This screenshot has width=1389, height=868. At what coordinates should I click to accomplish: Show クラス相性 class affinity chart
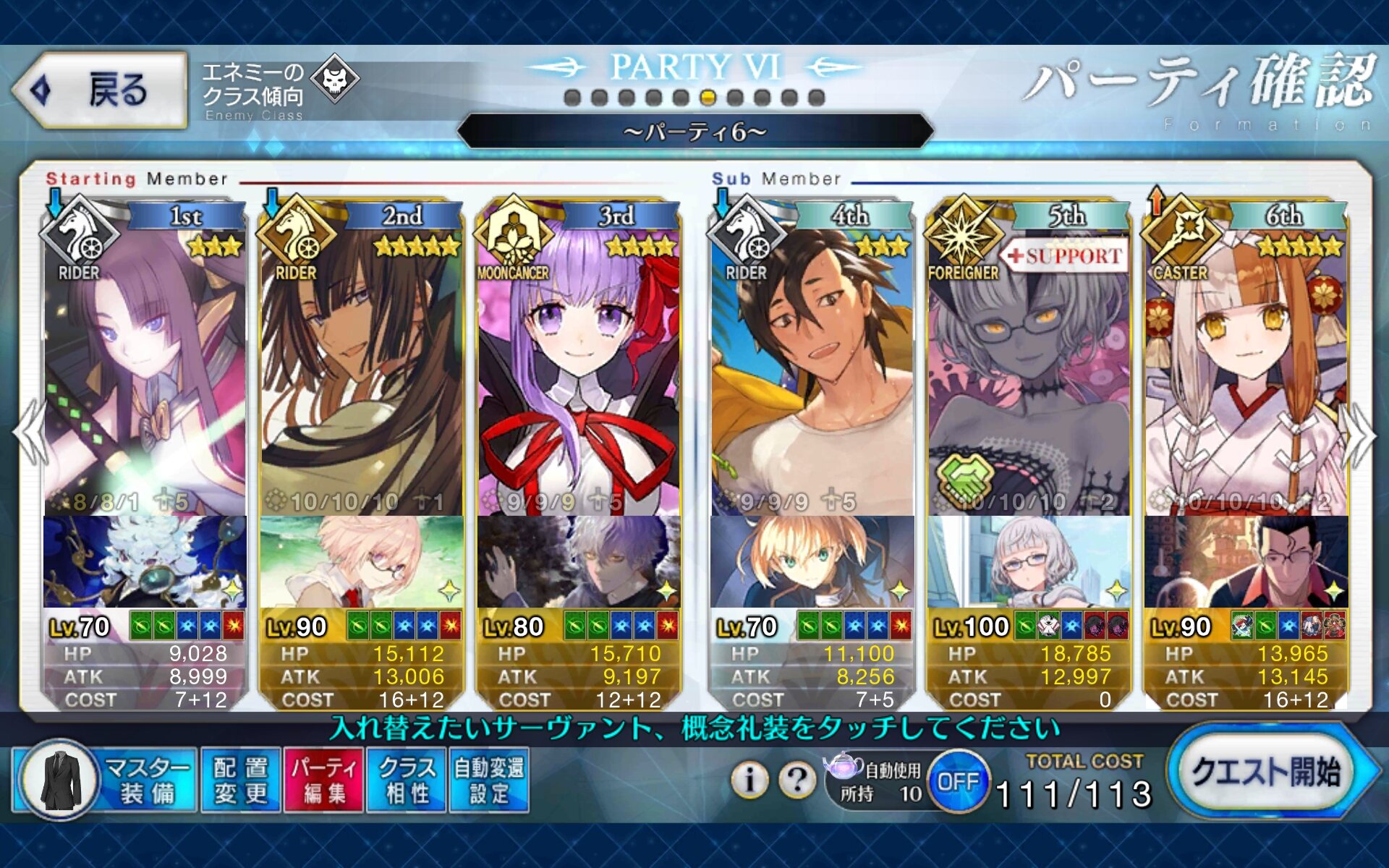pyautogui.click(x=407, y=781)
